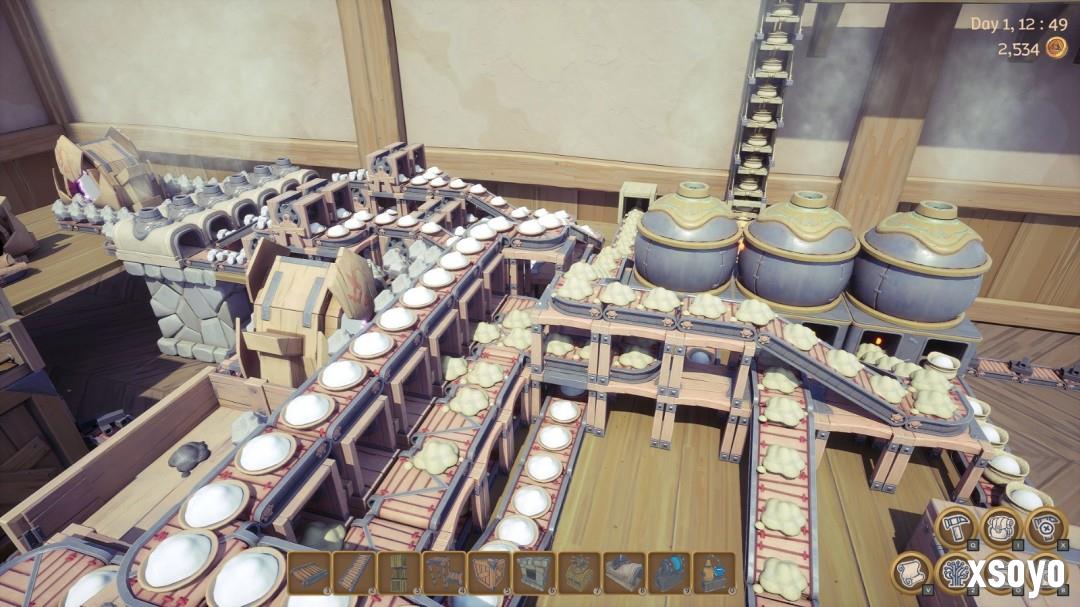Open the scroll quest log

[911, 572]
